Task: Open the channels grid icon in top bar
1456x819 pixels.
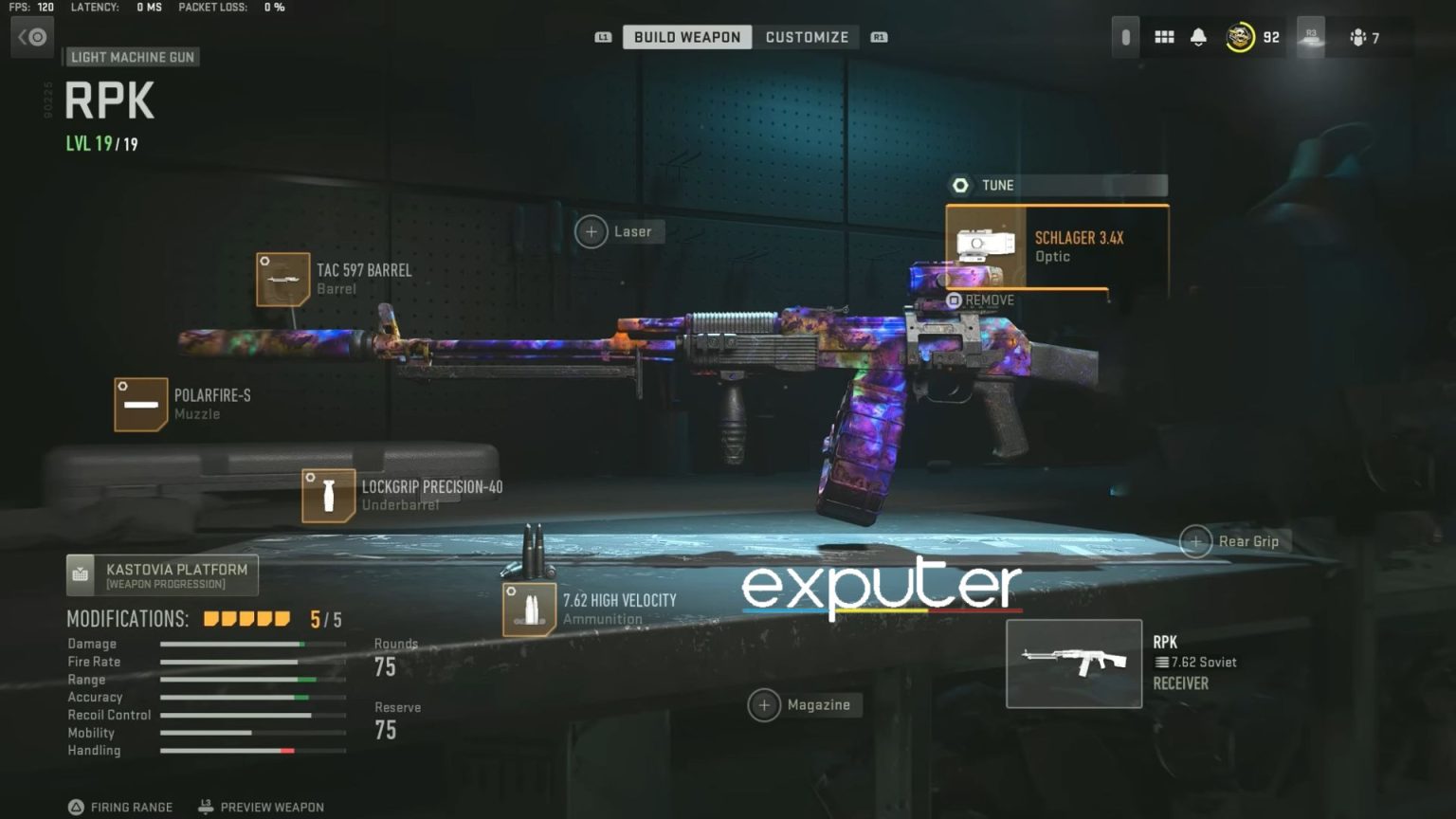Action: [1164, 36]
